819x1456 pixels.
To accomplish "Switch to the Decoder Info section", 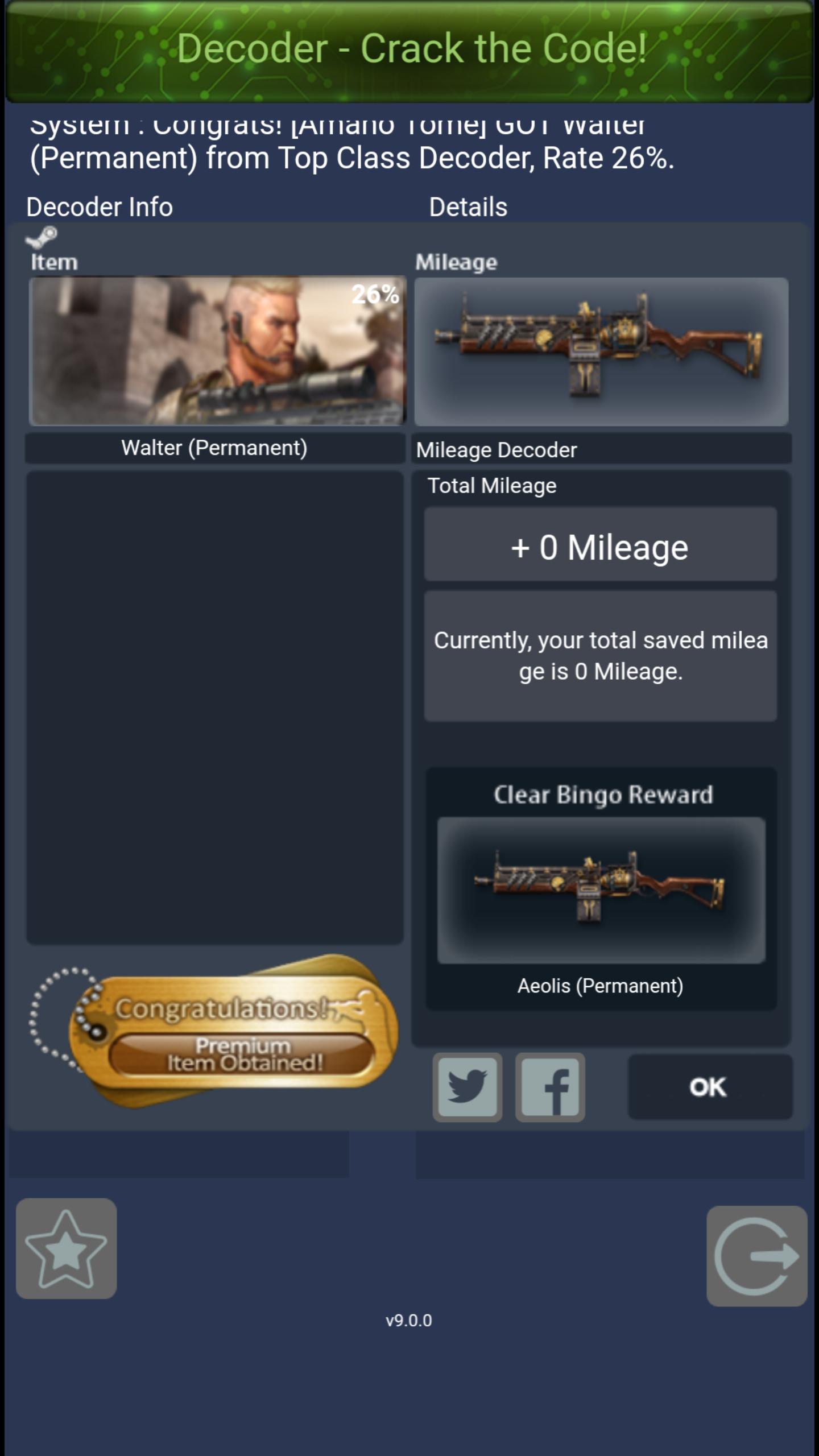I will (x=100, y=206).
